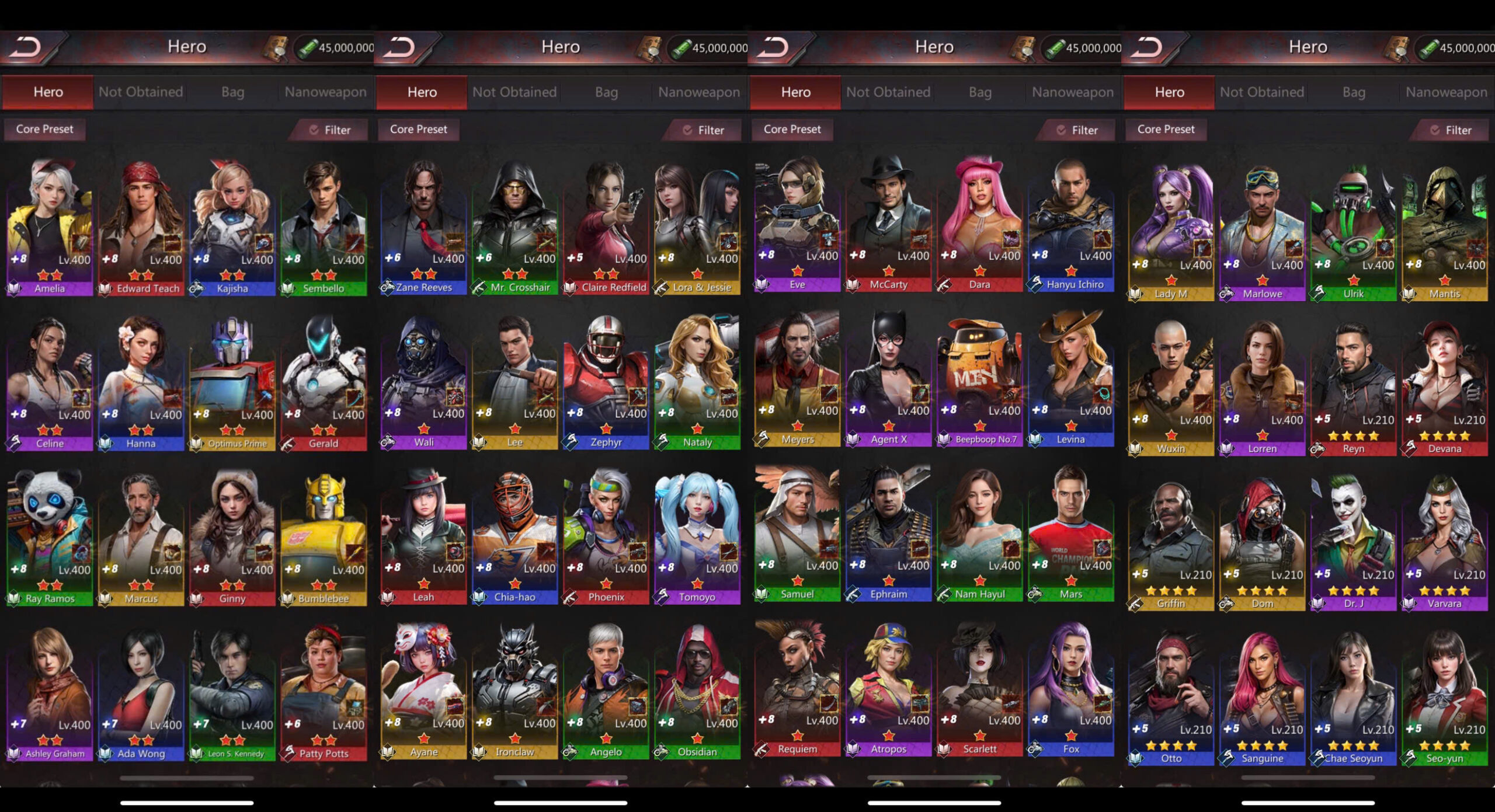Open the Requiem hero card
Viewport: 1495px width, 812px height.
(797, 688)
